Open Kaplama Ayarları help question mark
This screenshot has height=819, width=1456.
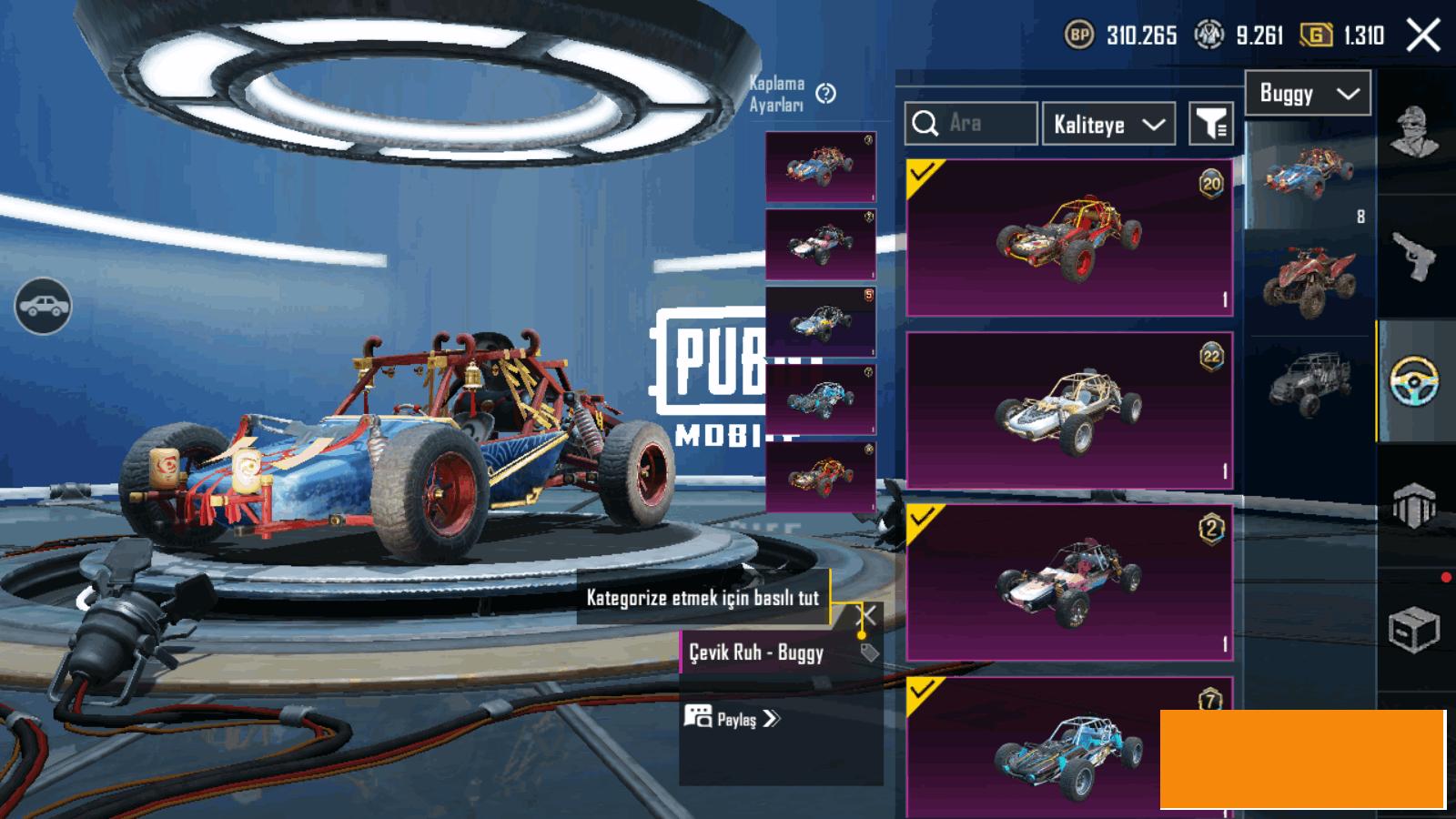tap(825, 94)
